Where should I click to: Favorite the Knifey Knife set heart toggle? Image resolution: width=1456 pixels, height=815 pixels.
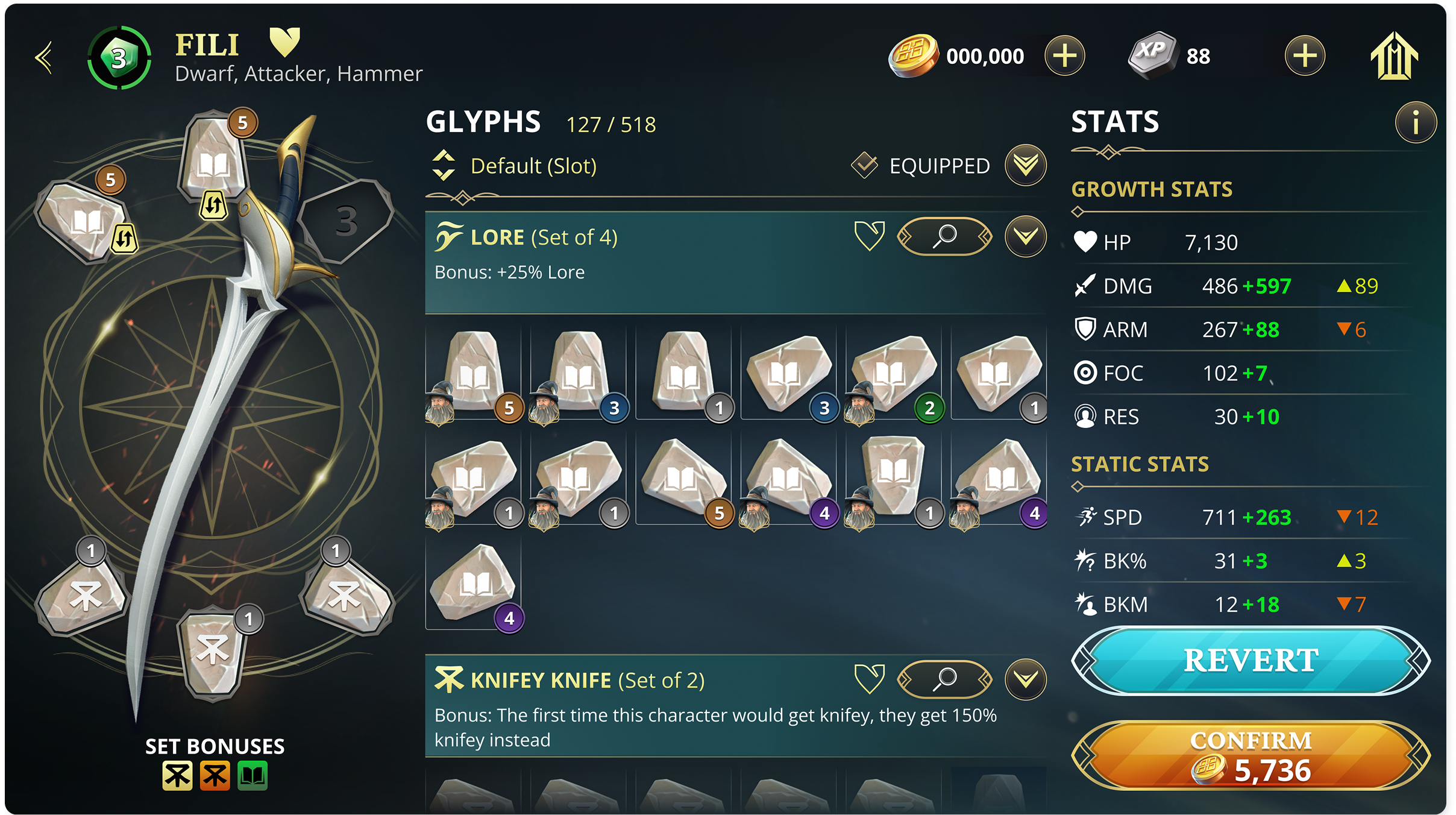coord(870,679)
